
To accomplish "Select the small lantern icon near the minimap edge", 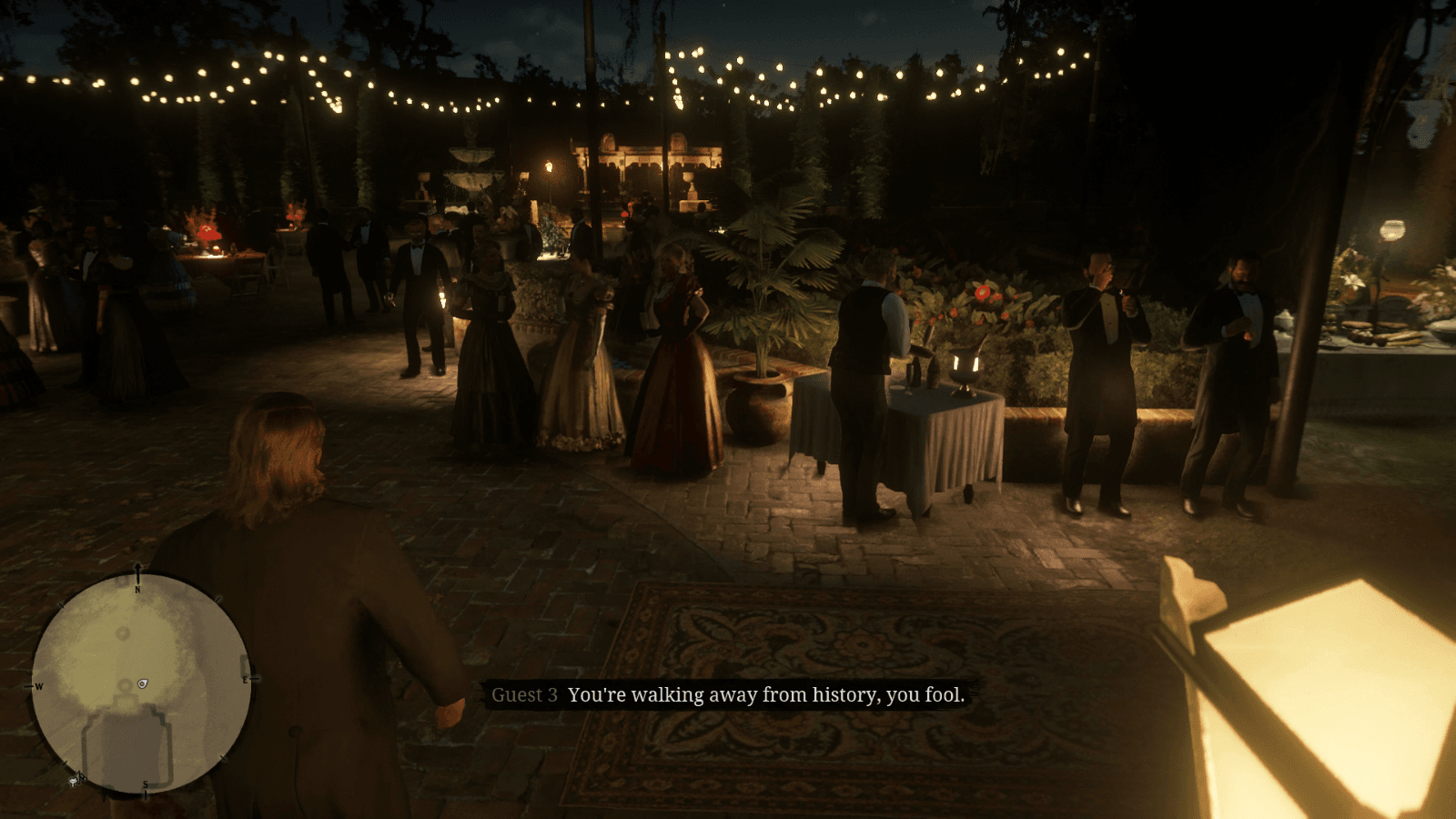I will (x=74, y=782).
